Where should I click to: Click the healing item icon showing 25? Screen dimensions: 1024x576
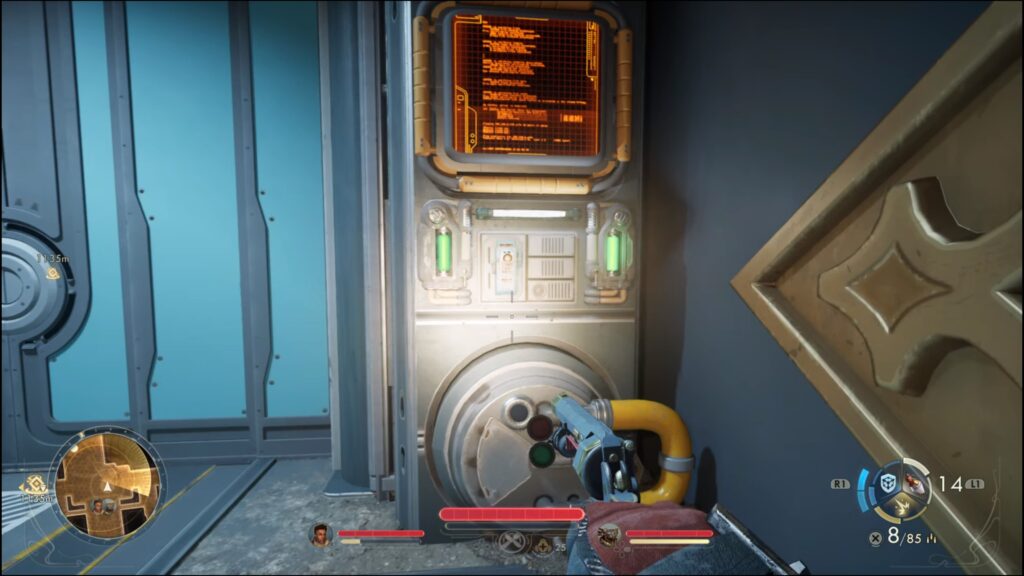(544, 545)
